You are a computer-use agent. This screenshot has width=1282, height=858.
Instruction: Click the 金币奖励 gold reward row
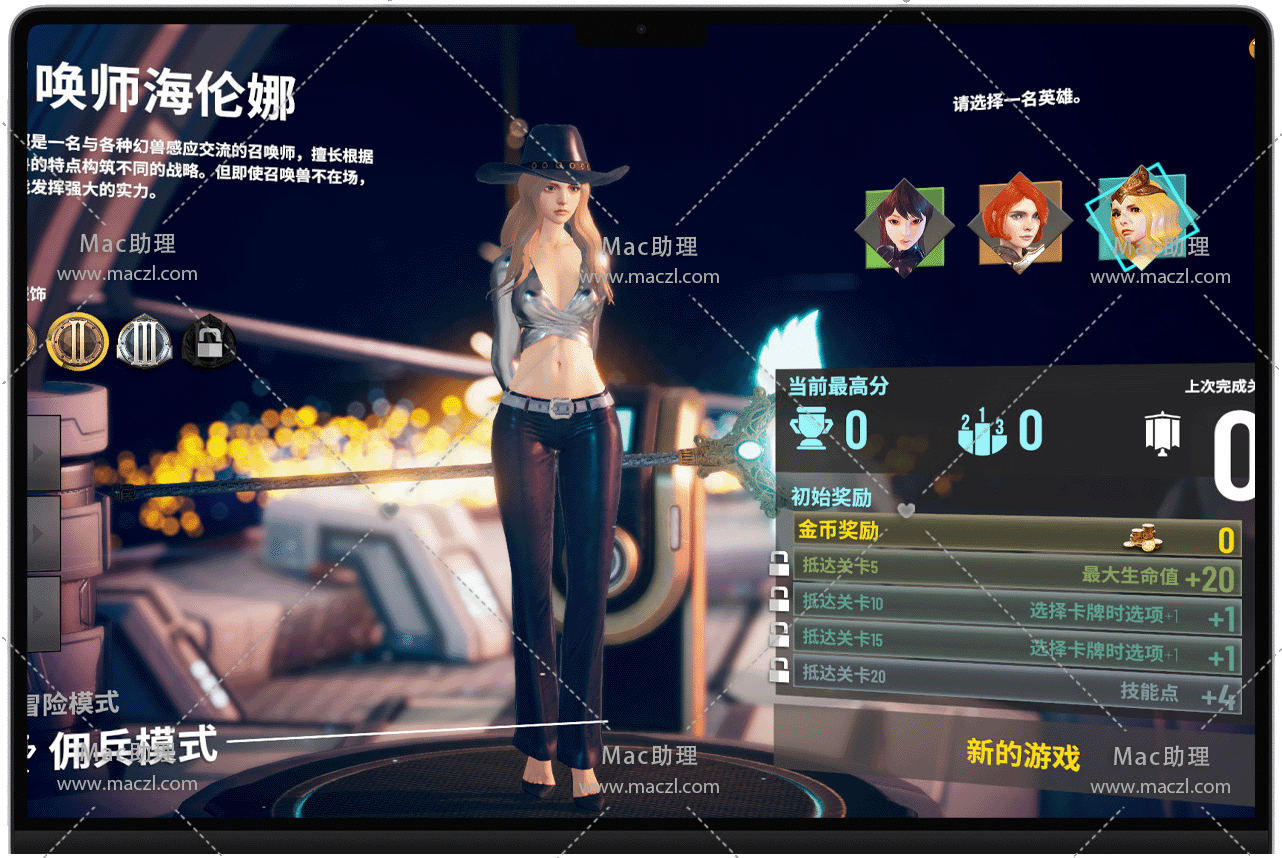[1015, 535]
